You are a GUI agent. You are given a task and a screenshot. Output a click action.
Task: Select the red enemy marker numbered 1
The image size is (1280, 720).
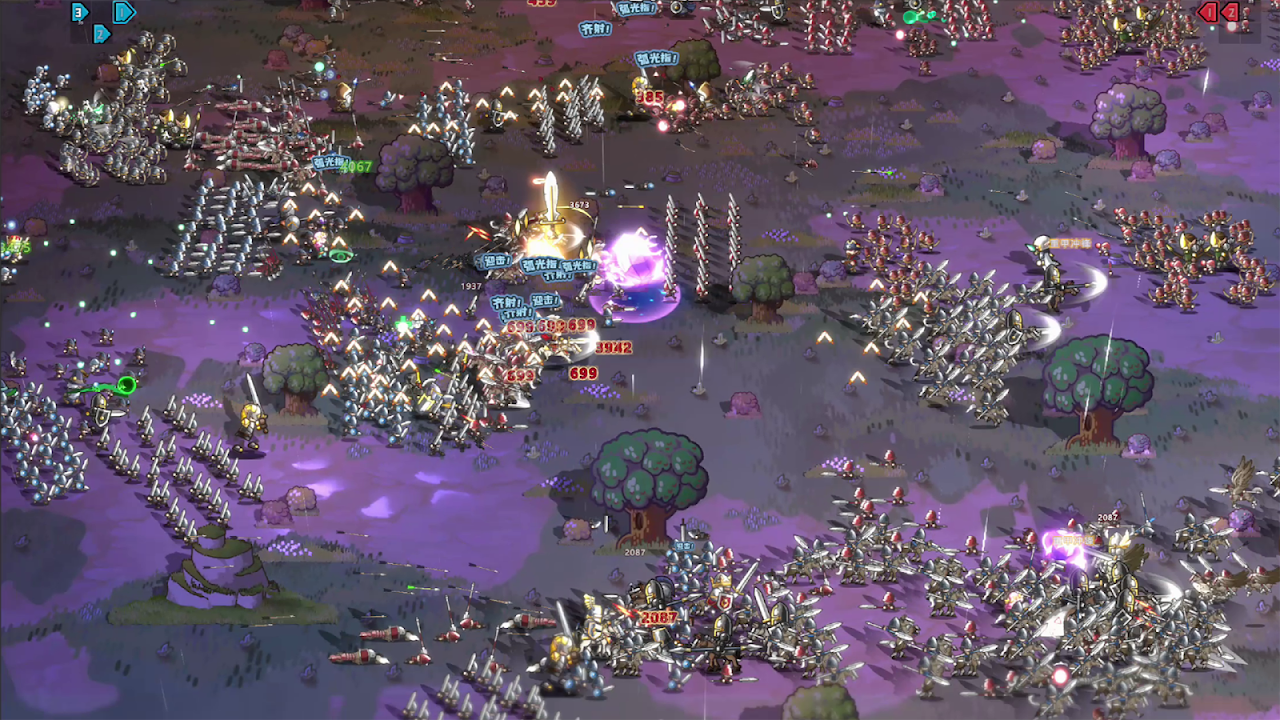point(1208,12)
